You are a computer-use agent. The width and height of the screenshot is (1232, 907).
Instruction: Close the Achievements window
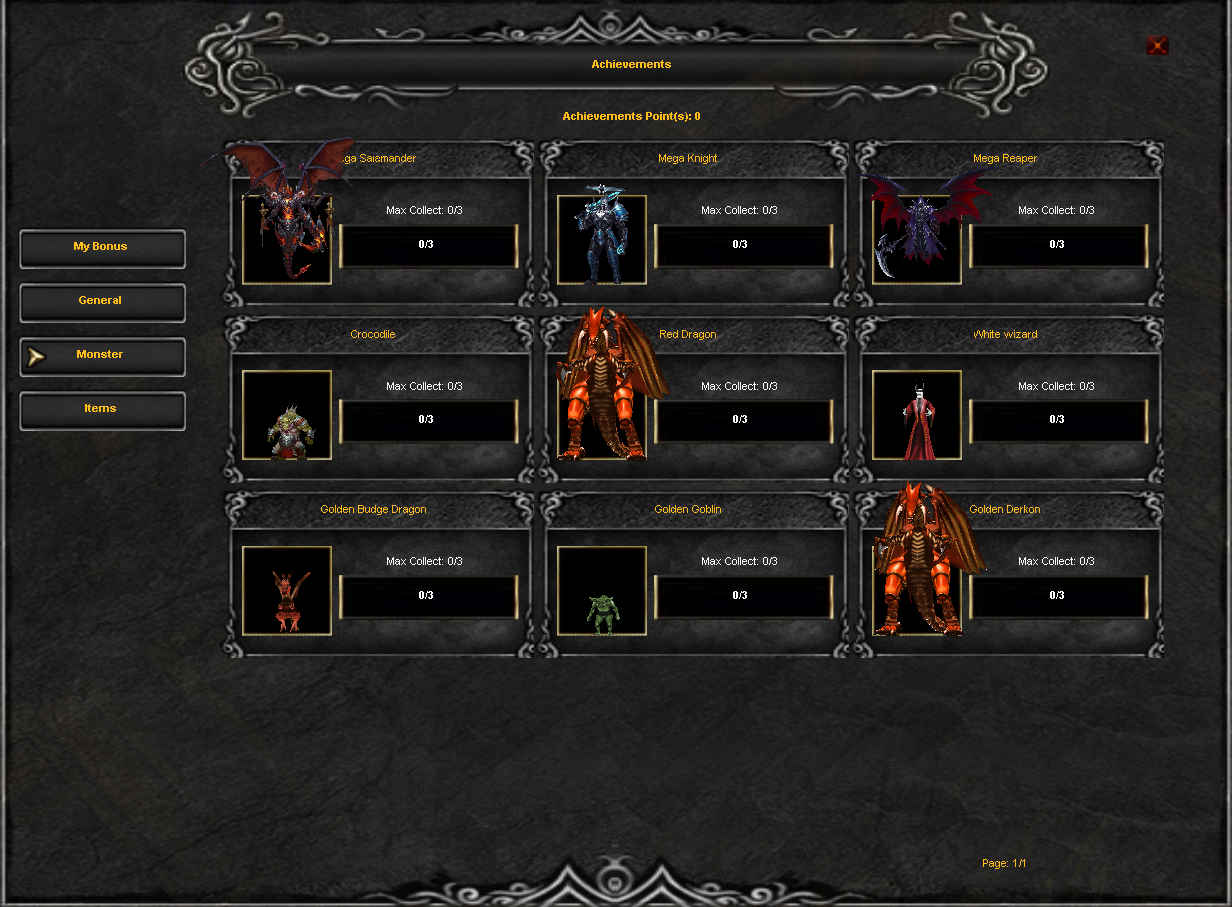(x=1157, y=46)
